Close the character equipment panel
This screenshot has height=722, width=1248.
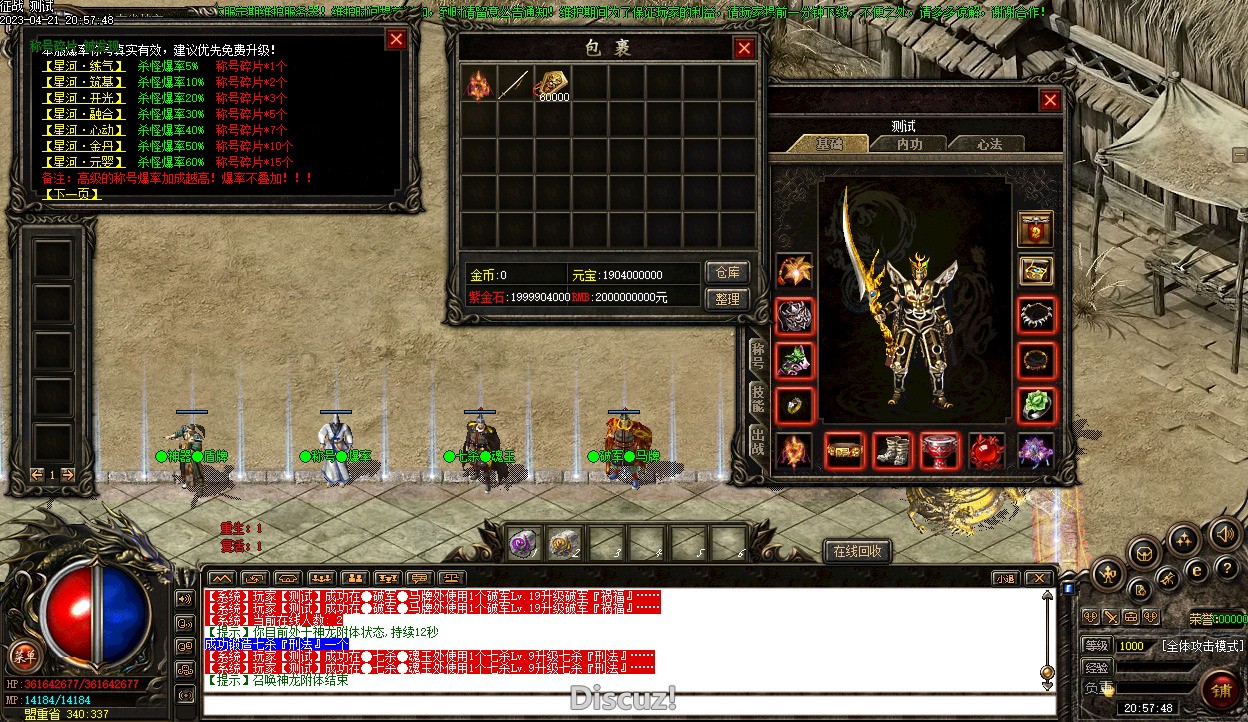pyautogui.click(x=1050, y=100)
